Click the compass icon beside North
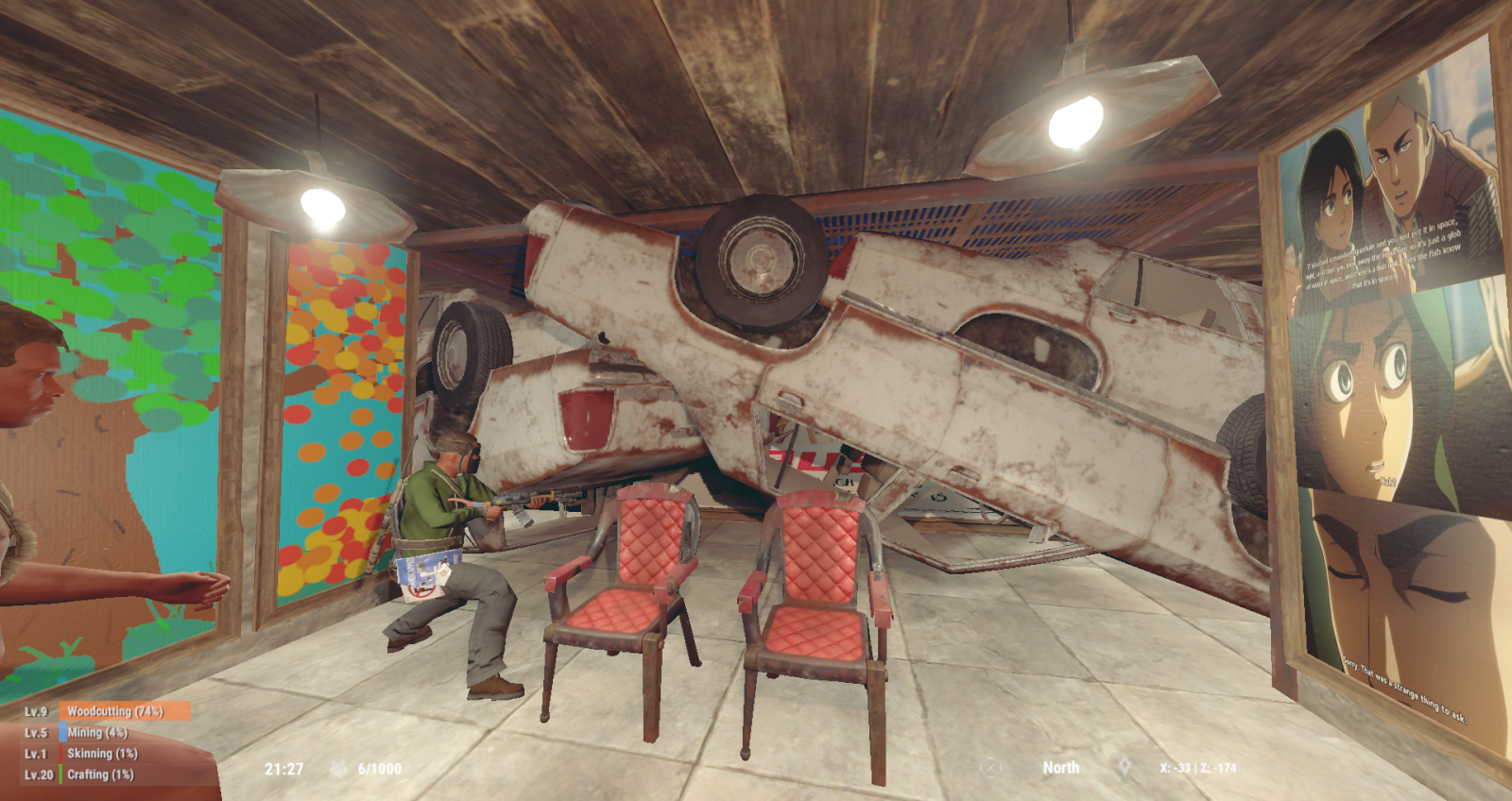 [x=989, y=768]
